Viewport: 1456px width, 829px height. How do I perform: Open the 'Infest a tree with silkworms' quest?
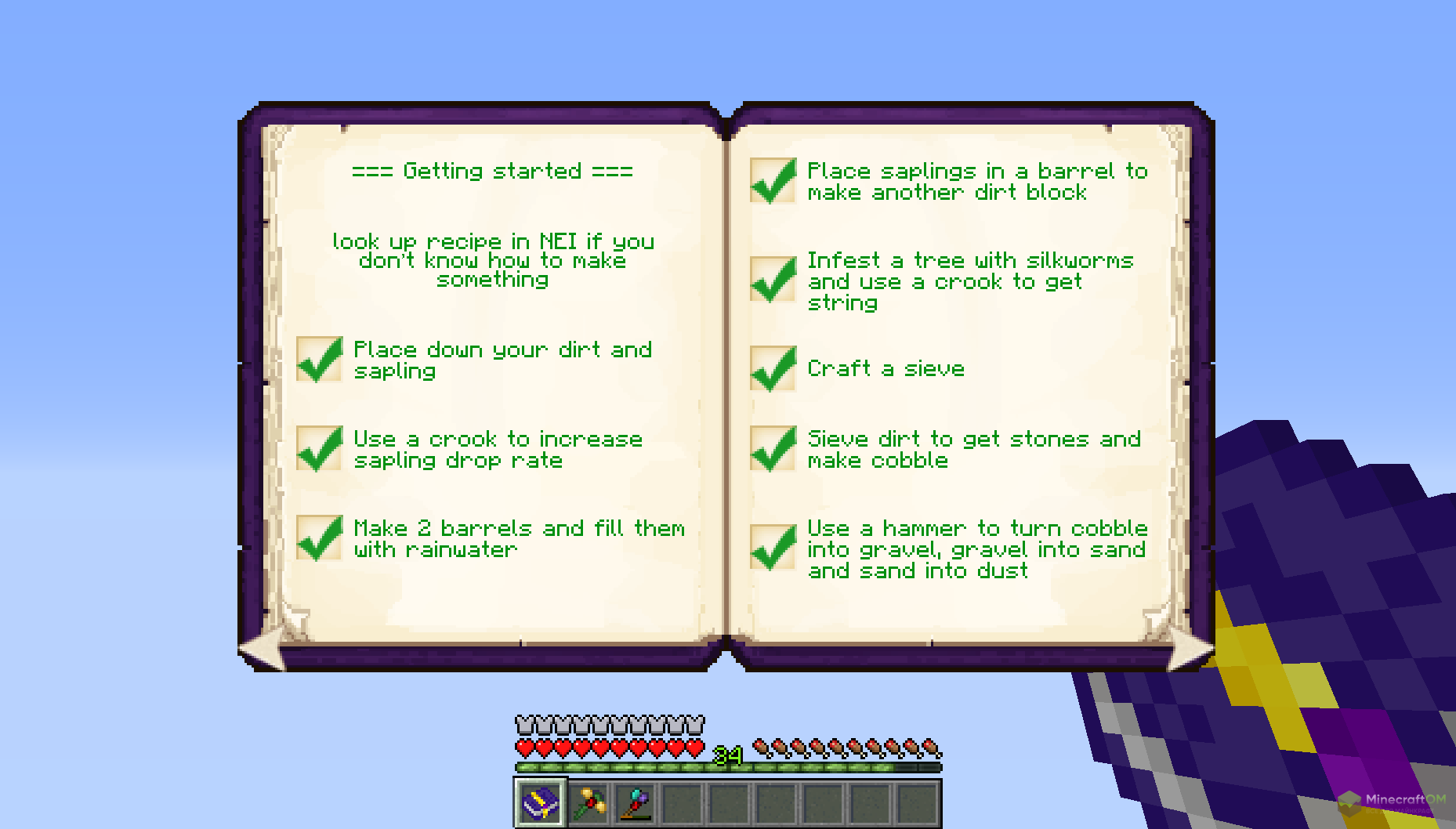tap(970, 281)
